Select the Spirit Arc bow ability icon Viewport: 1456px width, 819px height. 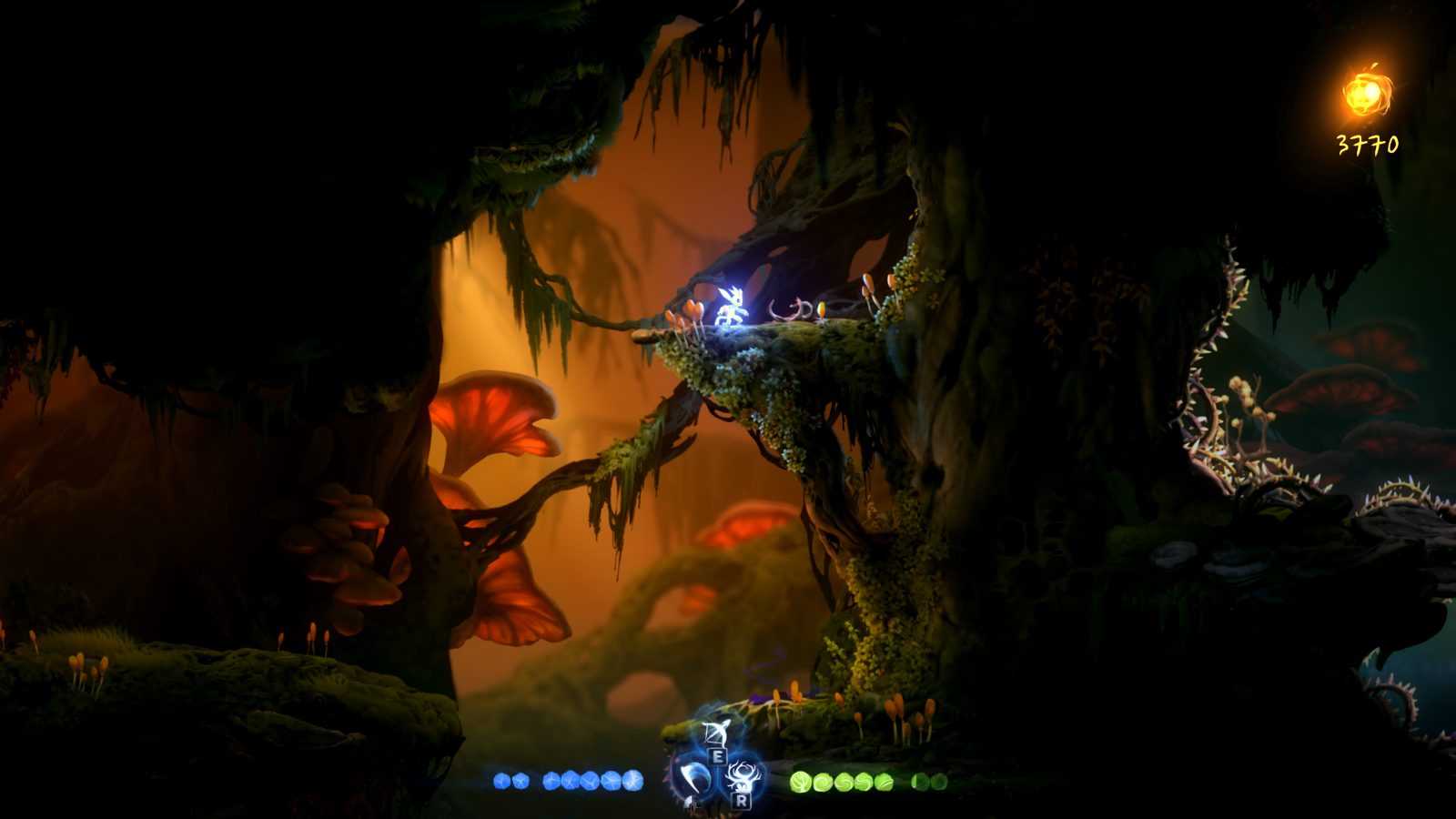click(716, 733)
